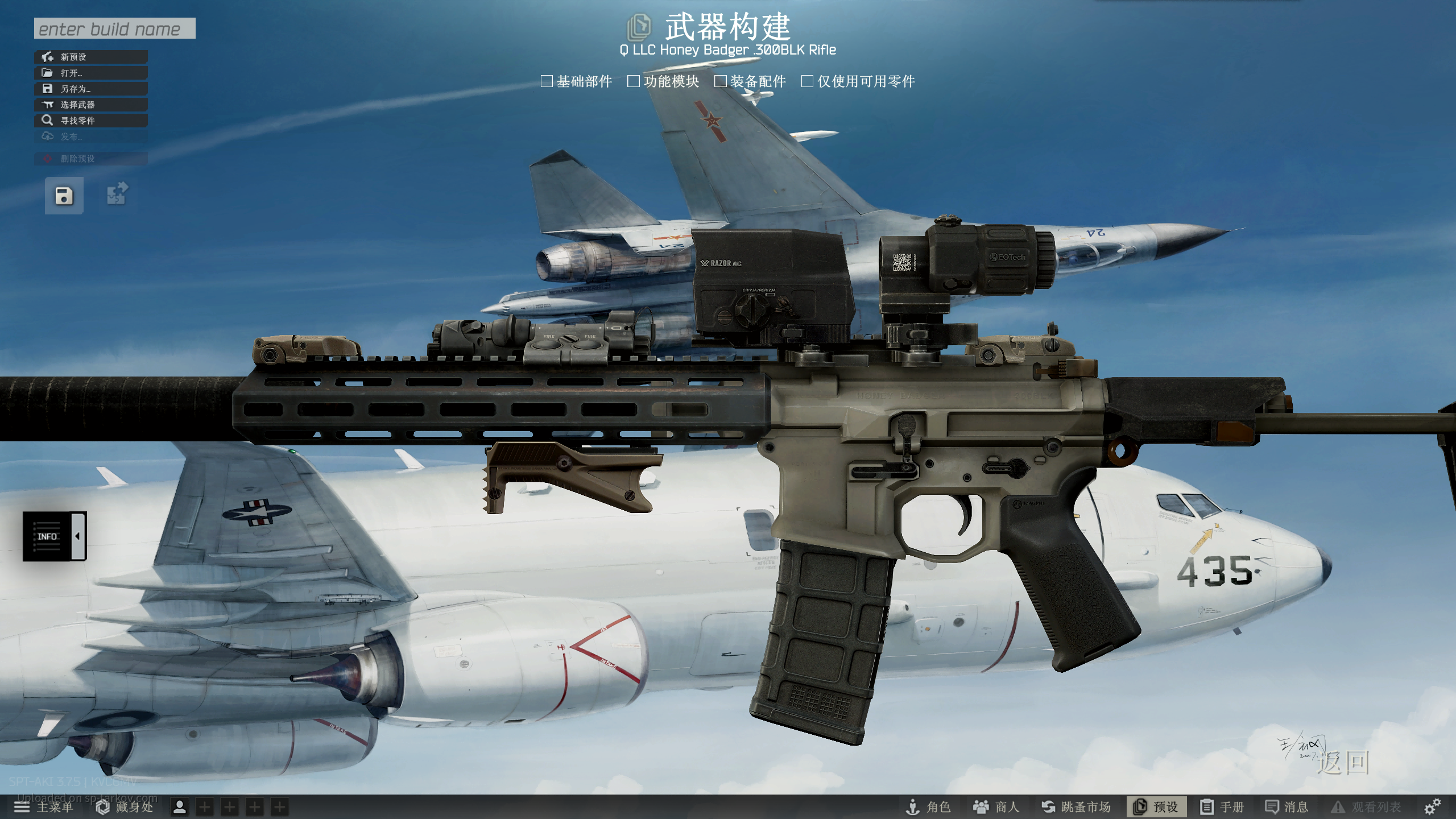The image size is (1456, 819).
Task: Check 仅使用可用零件 option
Action: coord(807,81)
